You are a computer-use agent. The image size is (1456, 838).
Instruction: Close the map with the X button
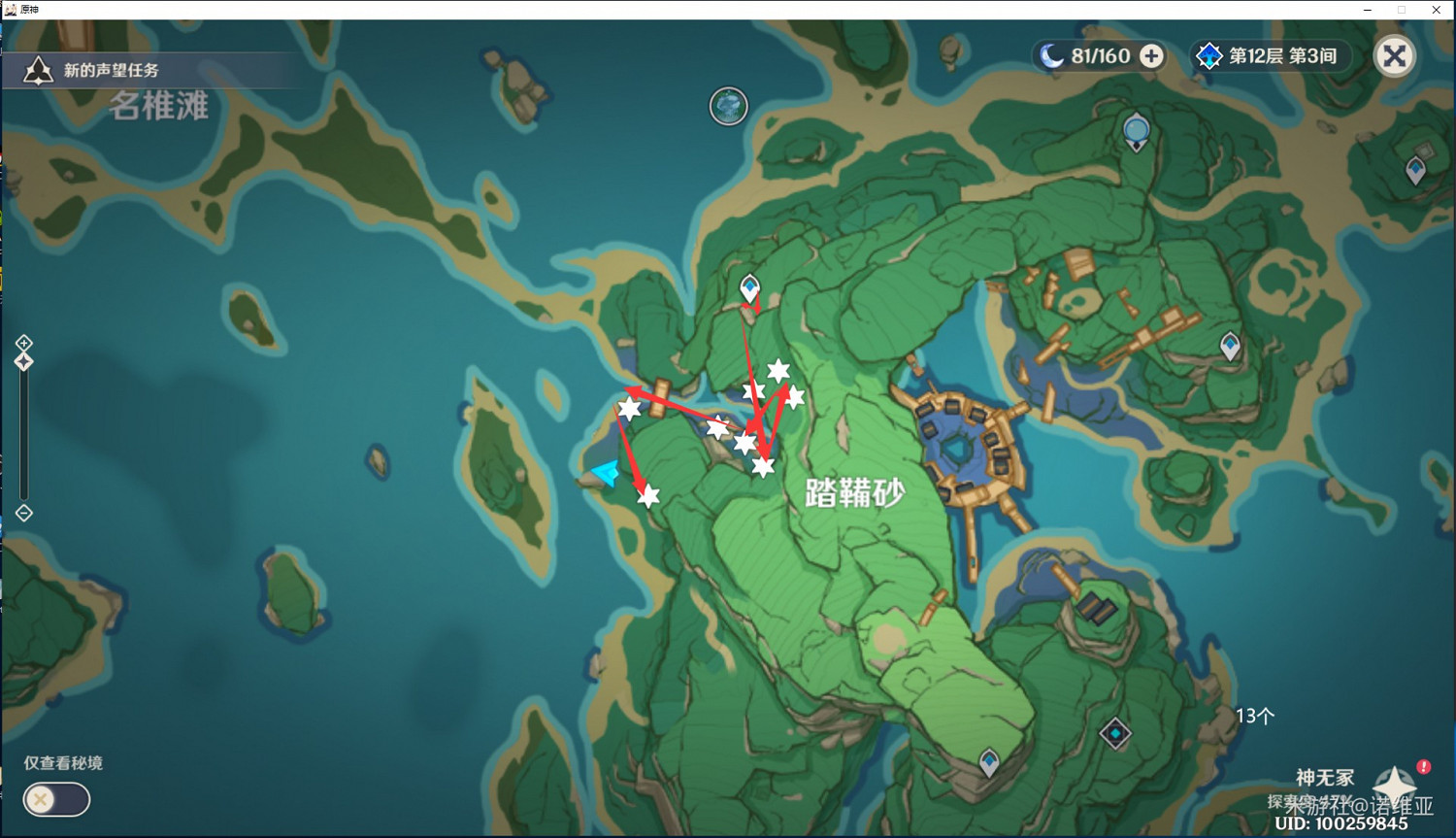point(1395,55)
